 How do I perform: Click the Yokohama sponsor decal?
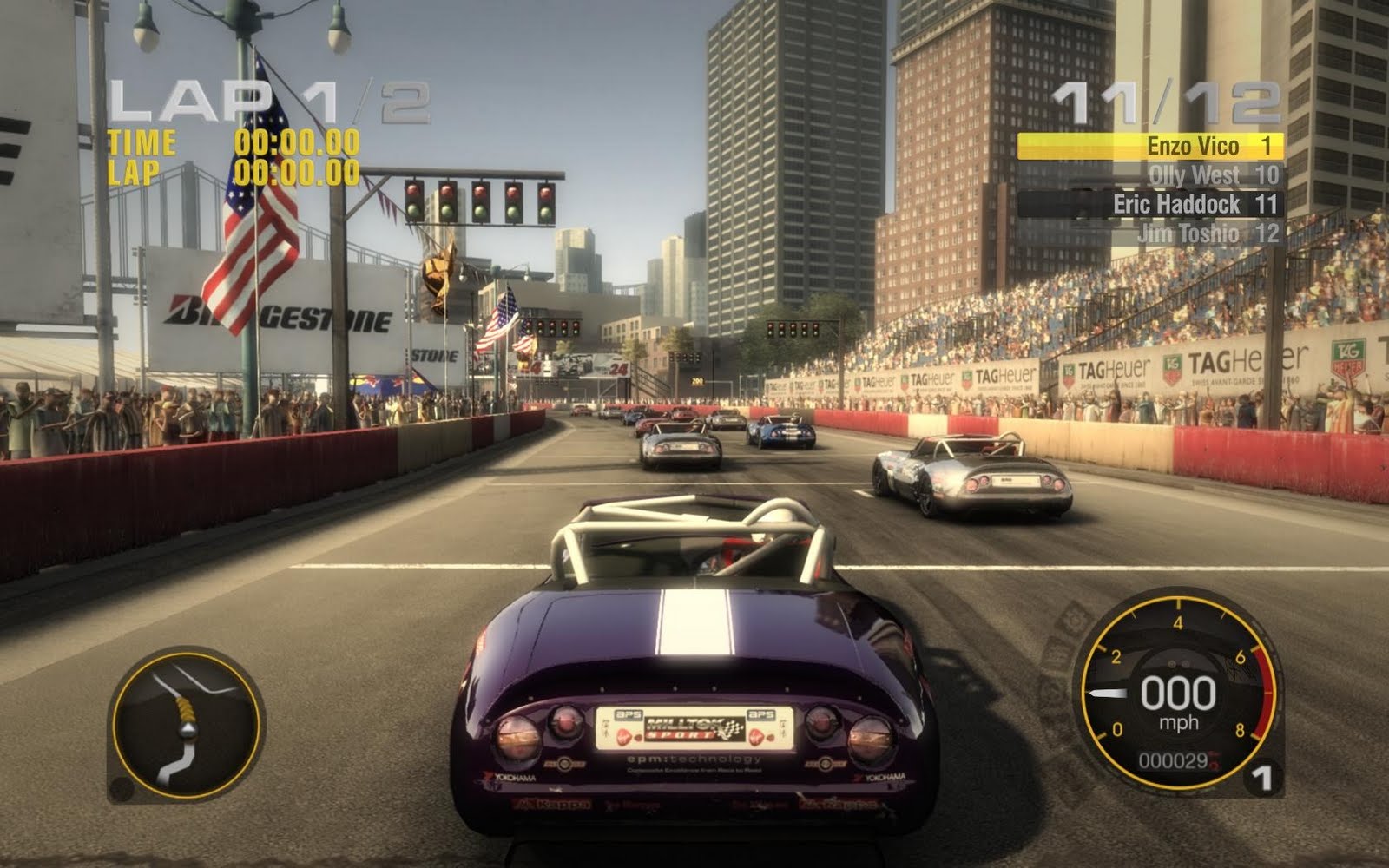(x=512, y=779)
